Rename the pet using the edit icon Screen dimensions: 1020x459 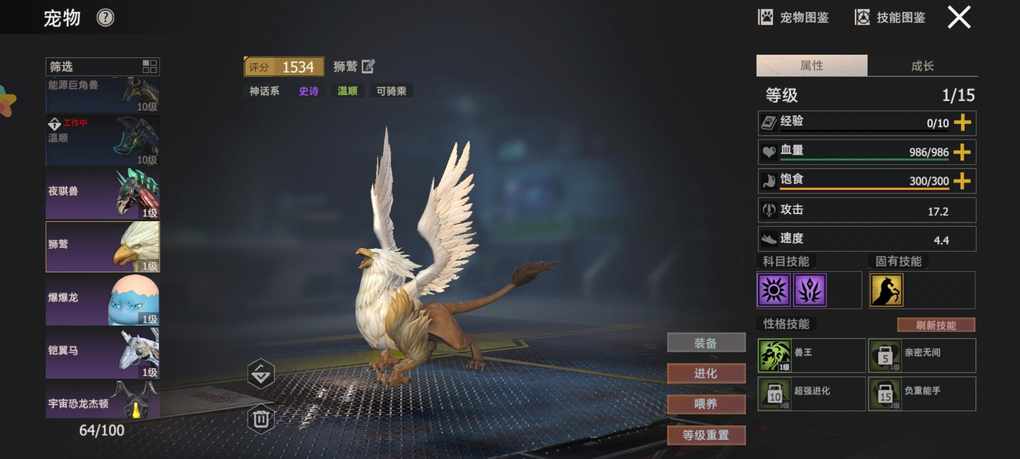(x=368, y=67)
